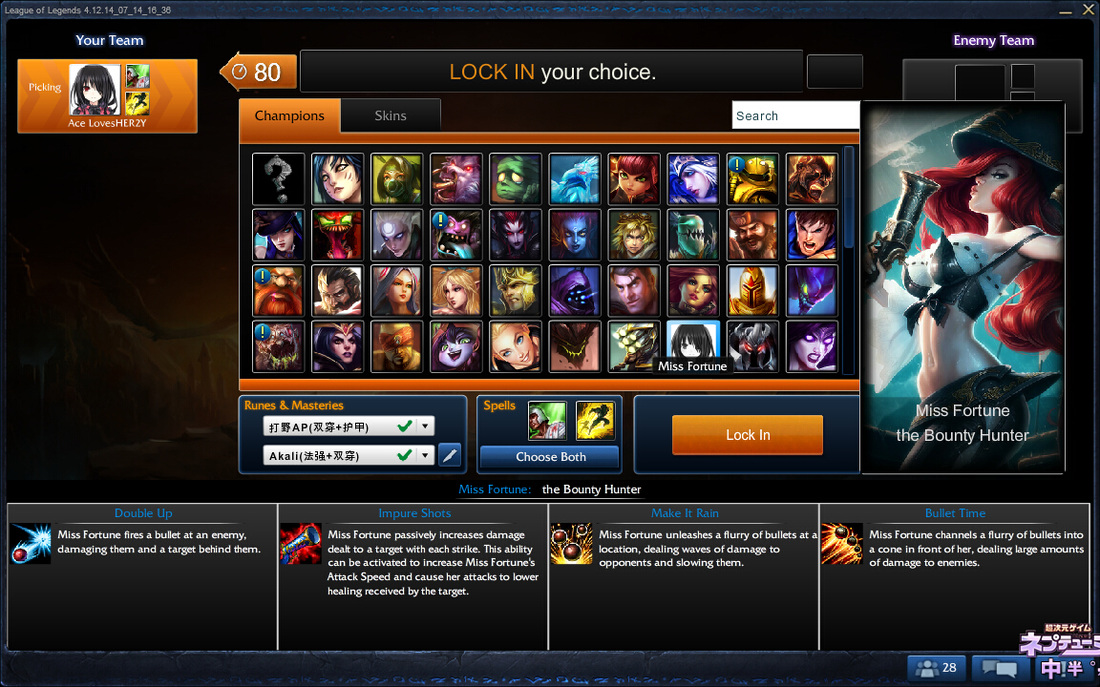Screen dimensions: 1100x687
Task: Choose the random champion question mark tile
Action: point(278,179)
